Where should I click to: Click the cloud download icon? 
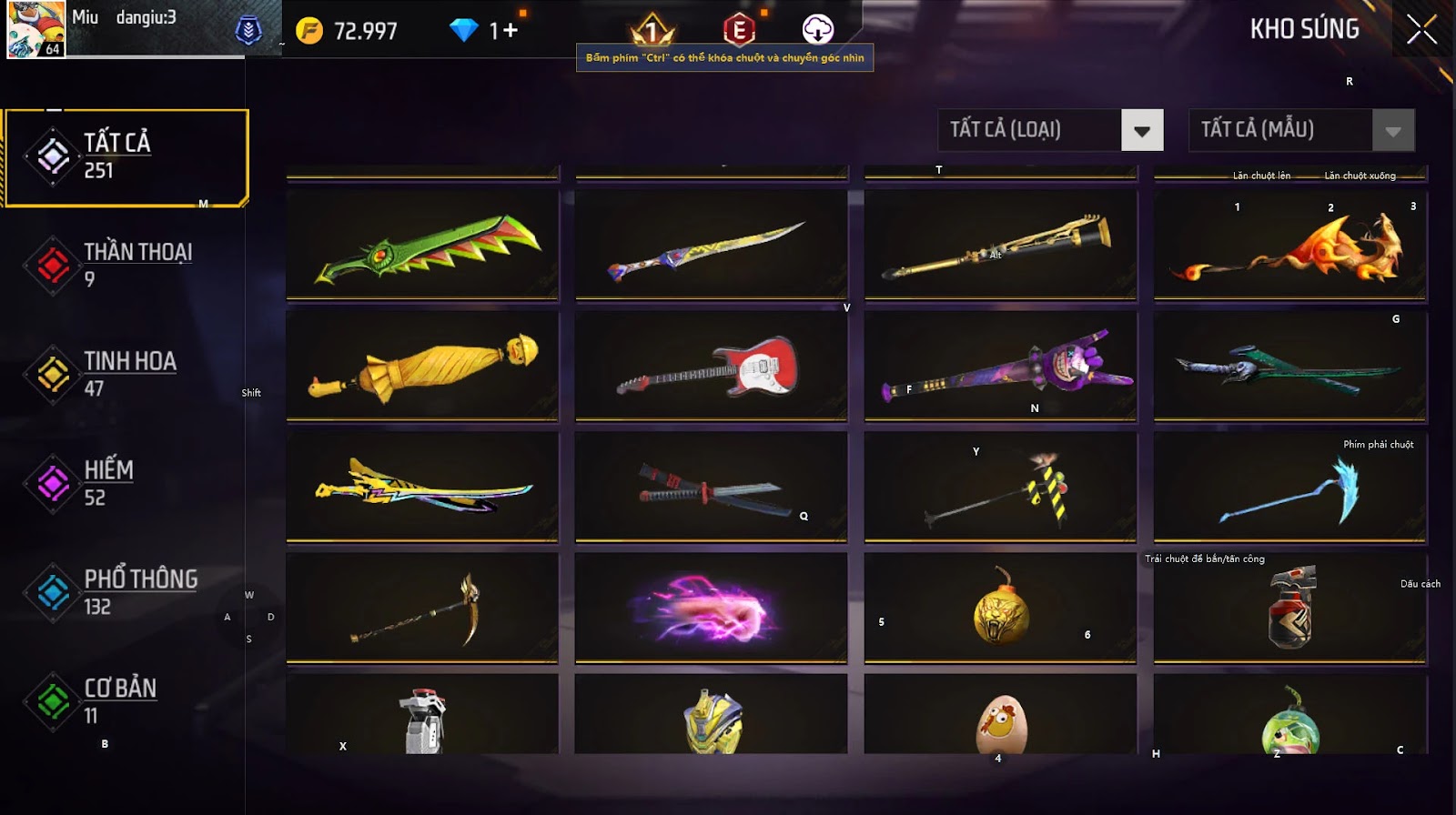pyautogui.click(x=817, y=30)
